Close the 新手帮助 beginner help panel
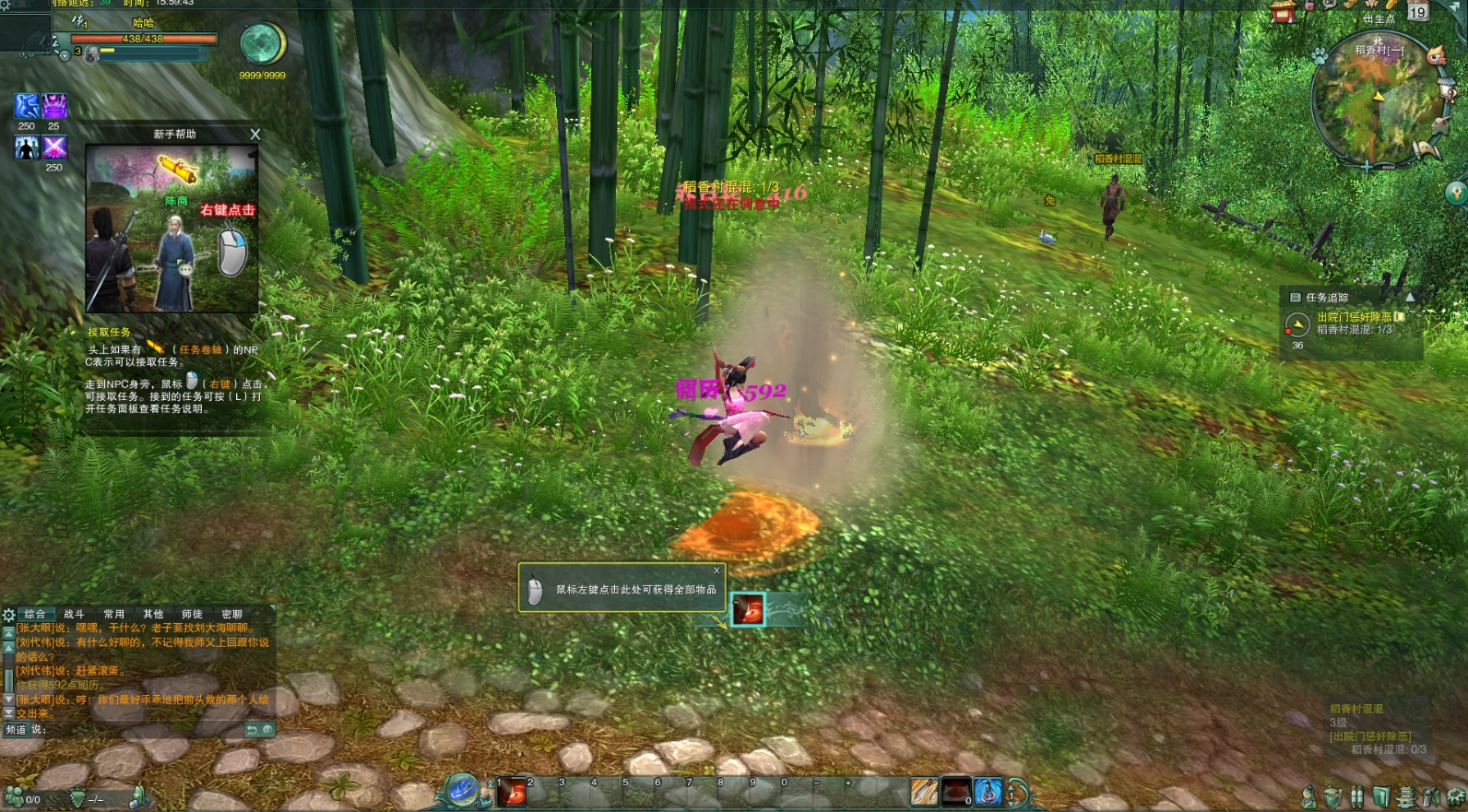This screenshot has width=1468, height=812. pyautogui.click(x=255, y=135)
